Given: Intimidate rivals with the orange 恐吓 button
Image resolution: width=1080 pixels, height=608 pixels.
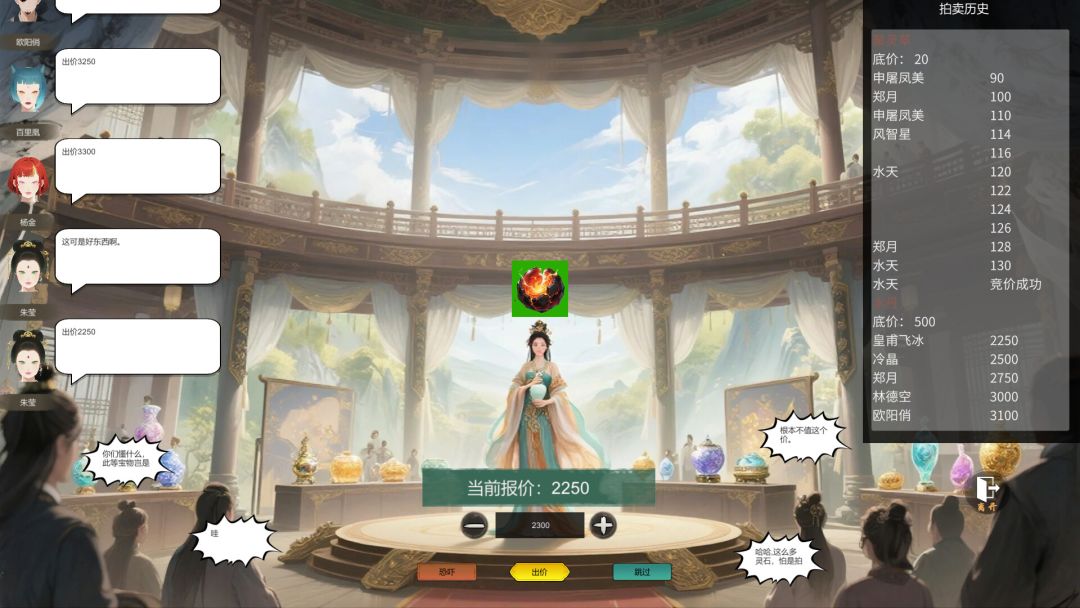Looking at the screenshot, I should click(447, 572).
